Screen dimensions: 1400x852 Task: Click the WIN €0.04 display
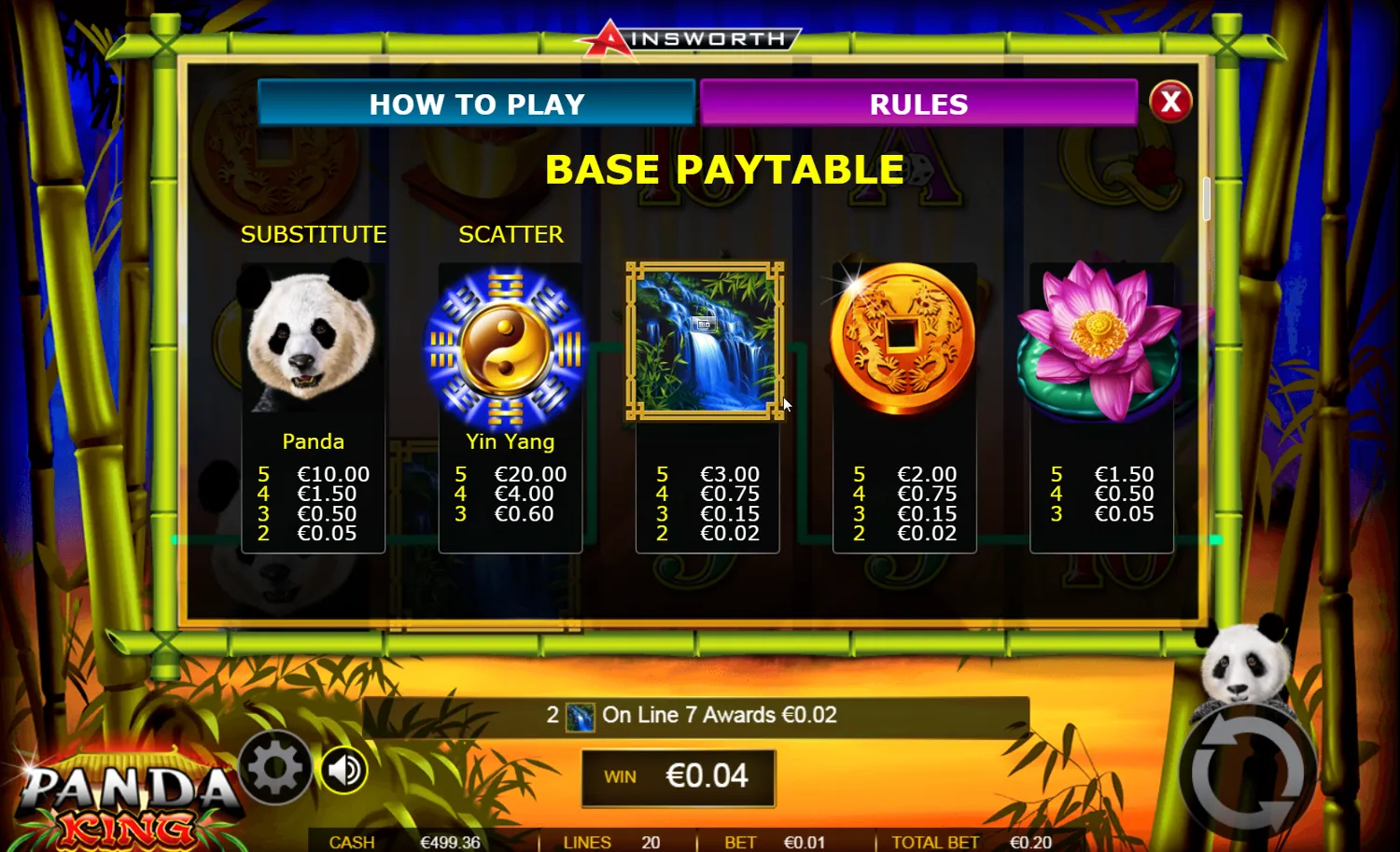pyautogui.click(x=679, y=775)
